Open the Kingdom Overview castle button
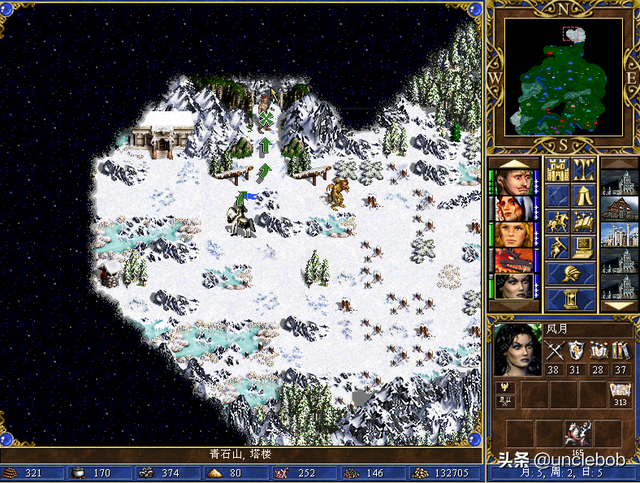 [558, 169]
